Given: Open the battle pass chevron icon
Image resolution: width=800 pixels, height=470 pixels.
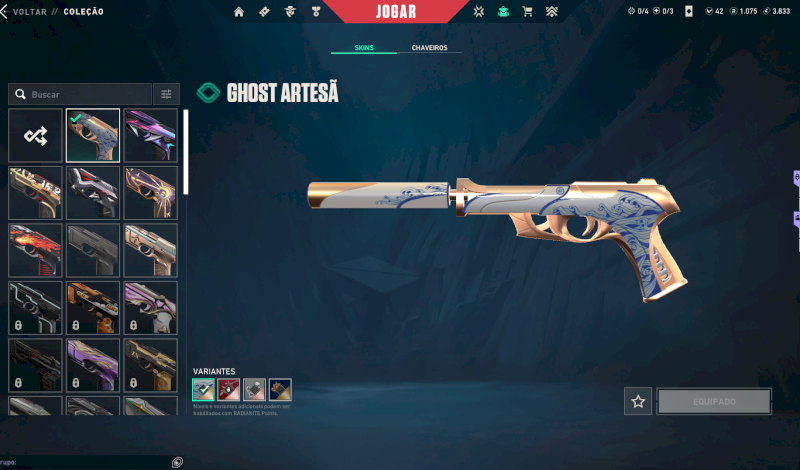Looking at the screenshot, I should (552, 12).
